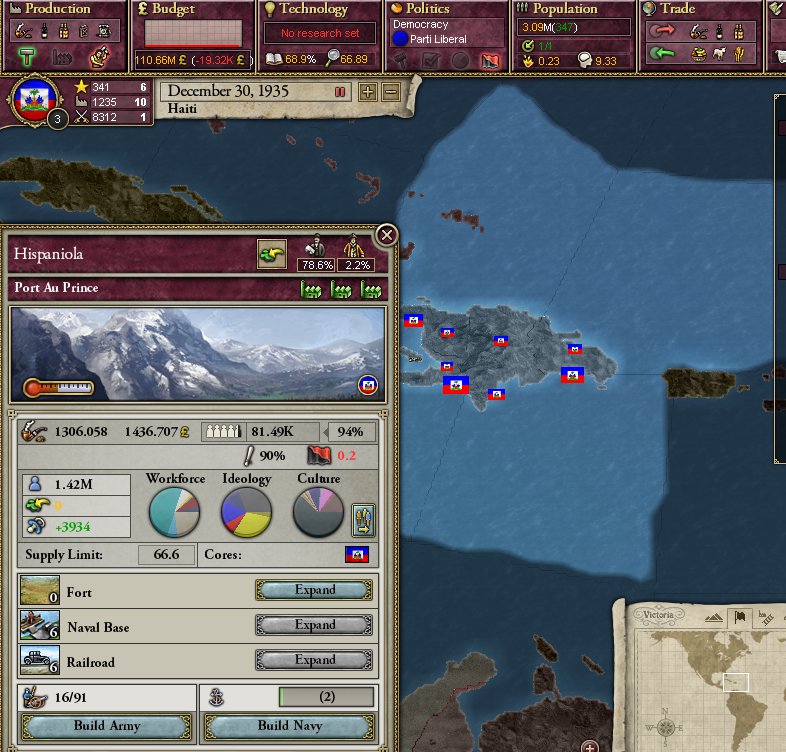
Task: Close the Hispaniola province panel
Action: (x=386, y=236)
